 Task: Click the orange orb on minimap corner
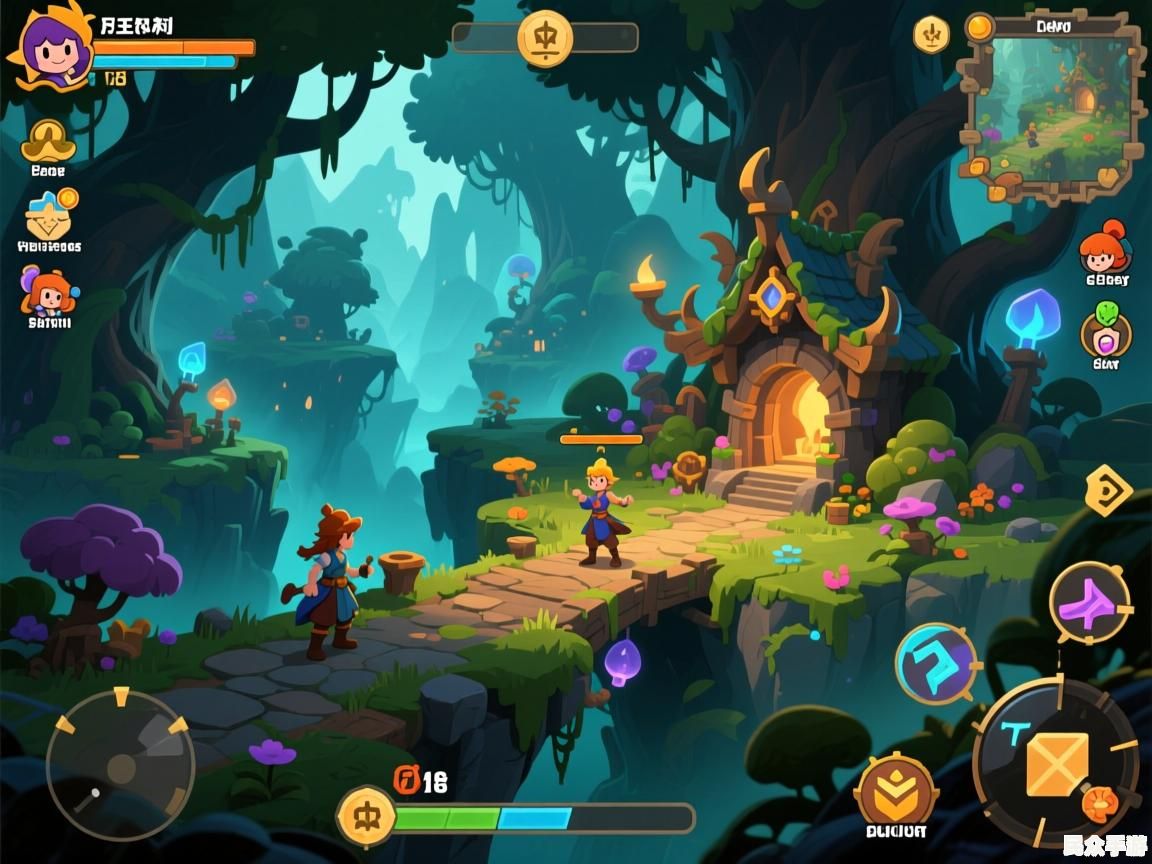(979, 27)
